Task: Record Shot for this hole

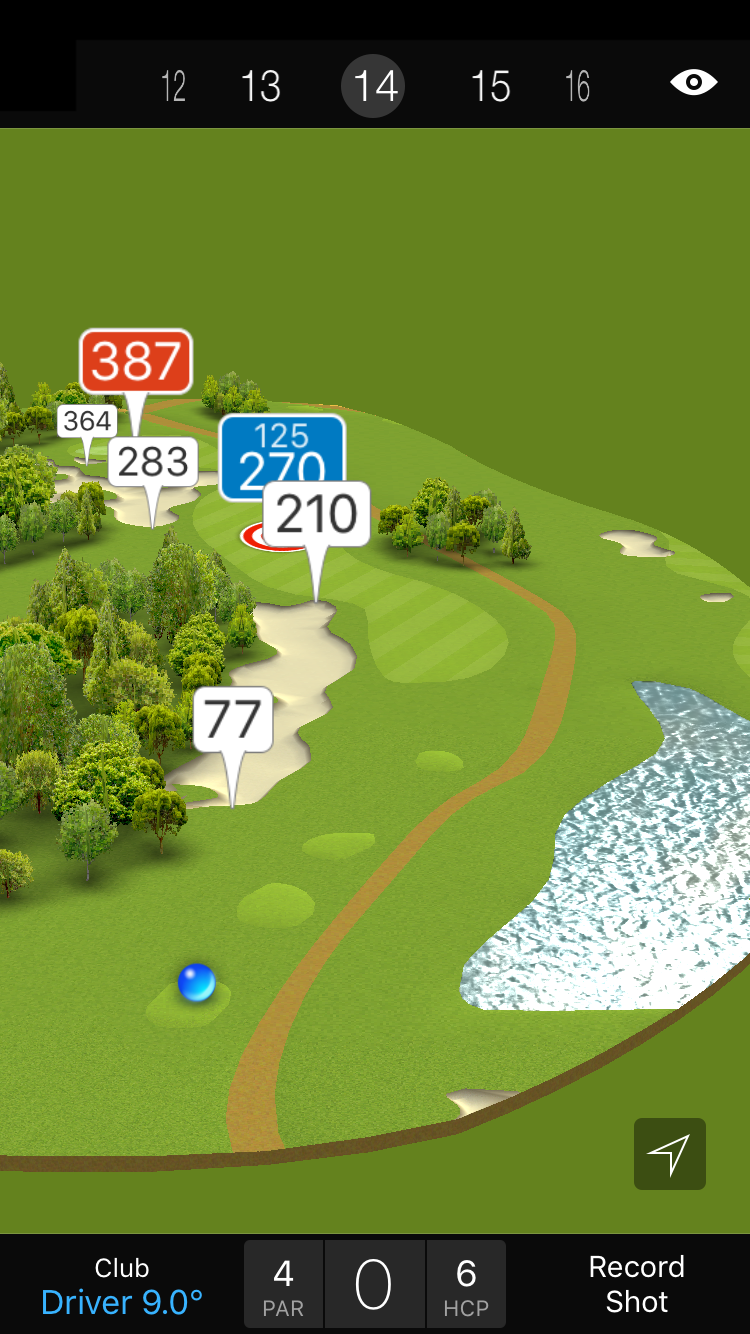Action: click(636, 1284)
